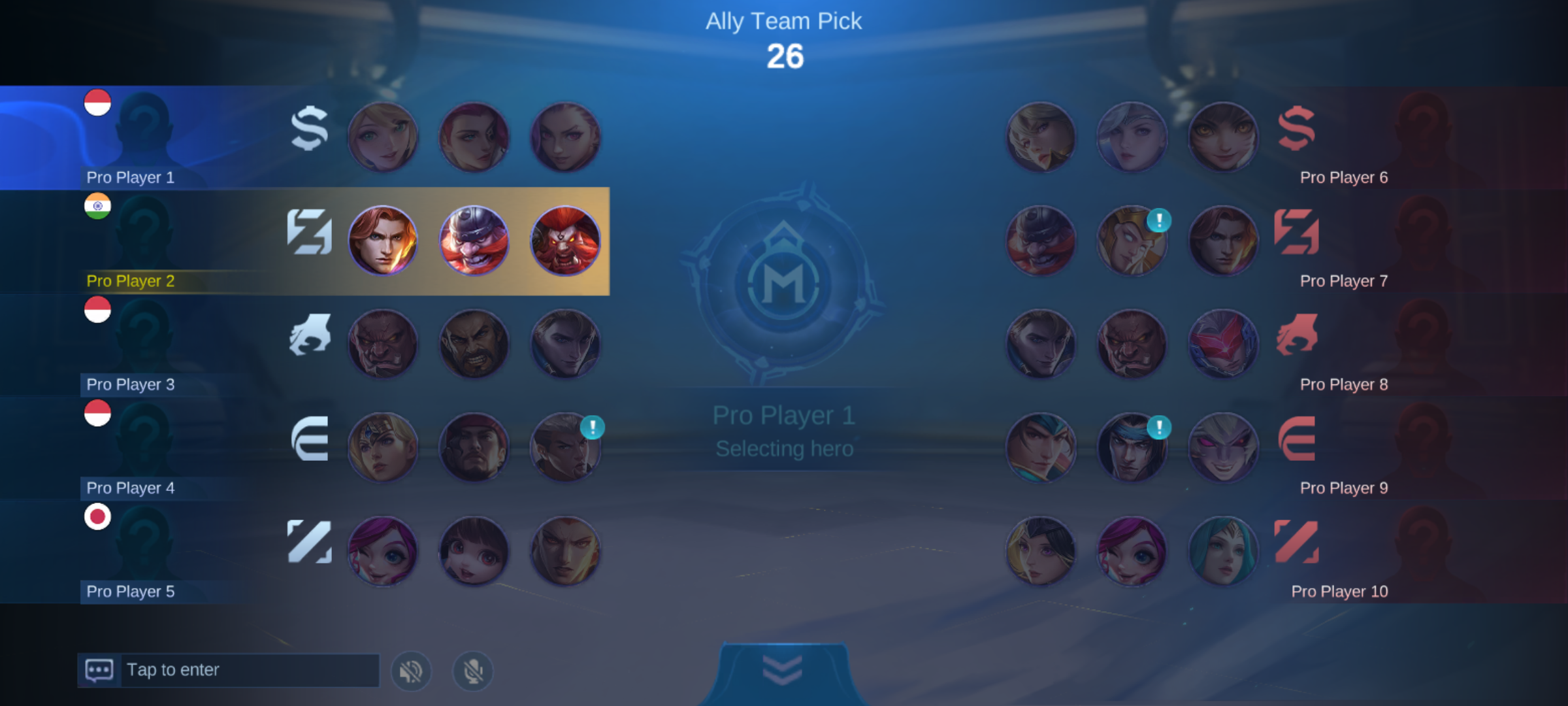Mute the speaker audio toggle
1568x706 pixels.
tap(411, 669)
